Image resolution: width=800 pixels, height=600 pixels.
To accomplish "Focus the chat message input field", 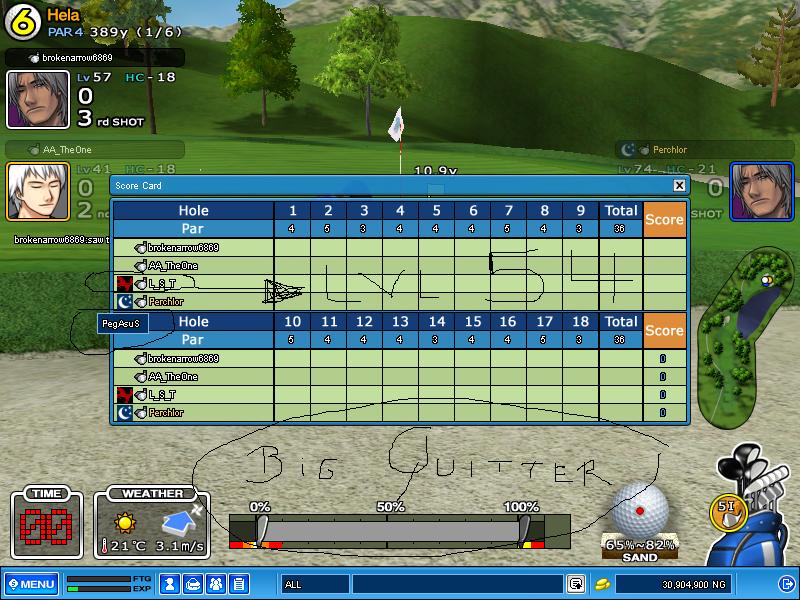I will [x=457, y=583].
